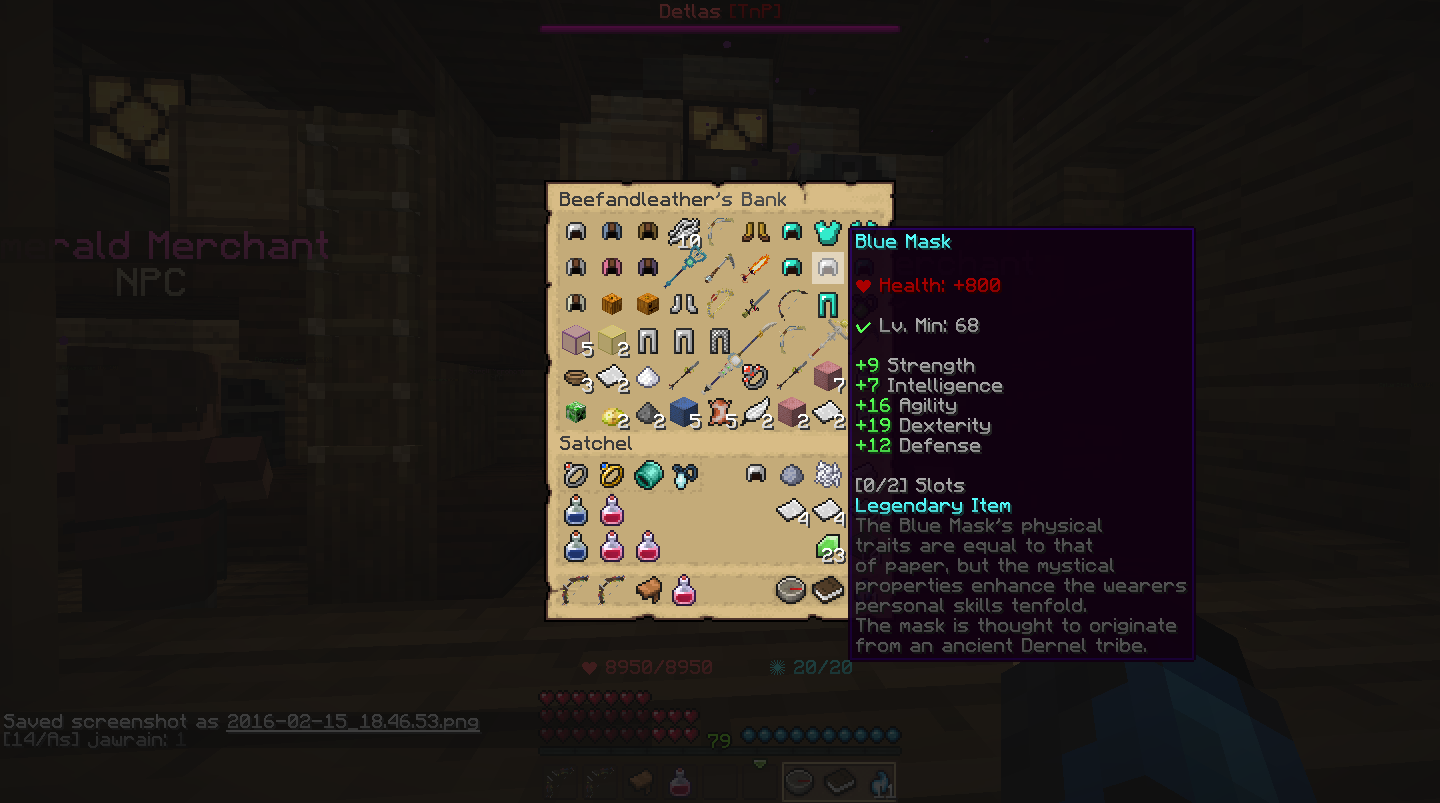The height and width of the screenshot is (803, 1440).
Task: Open the brown quest book
Action: point(827,590)
